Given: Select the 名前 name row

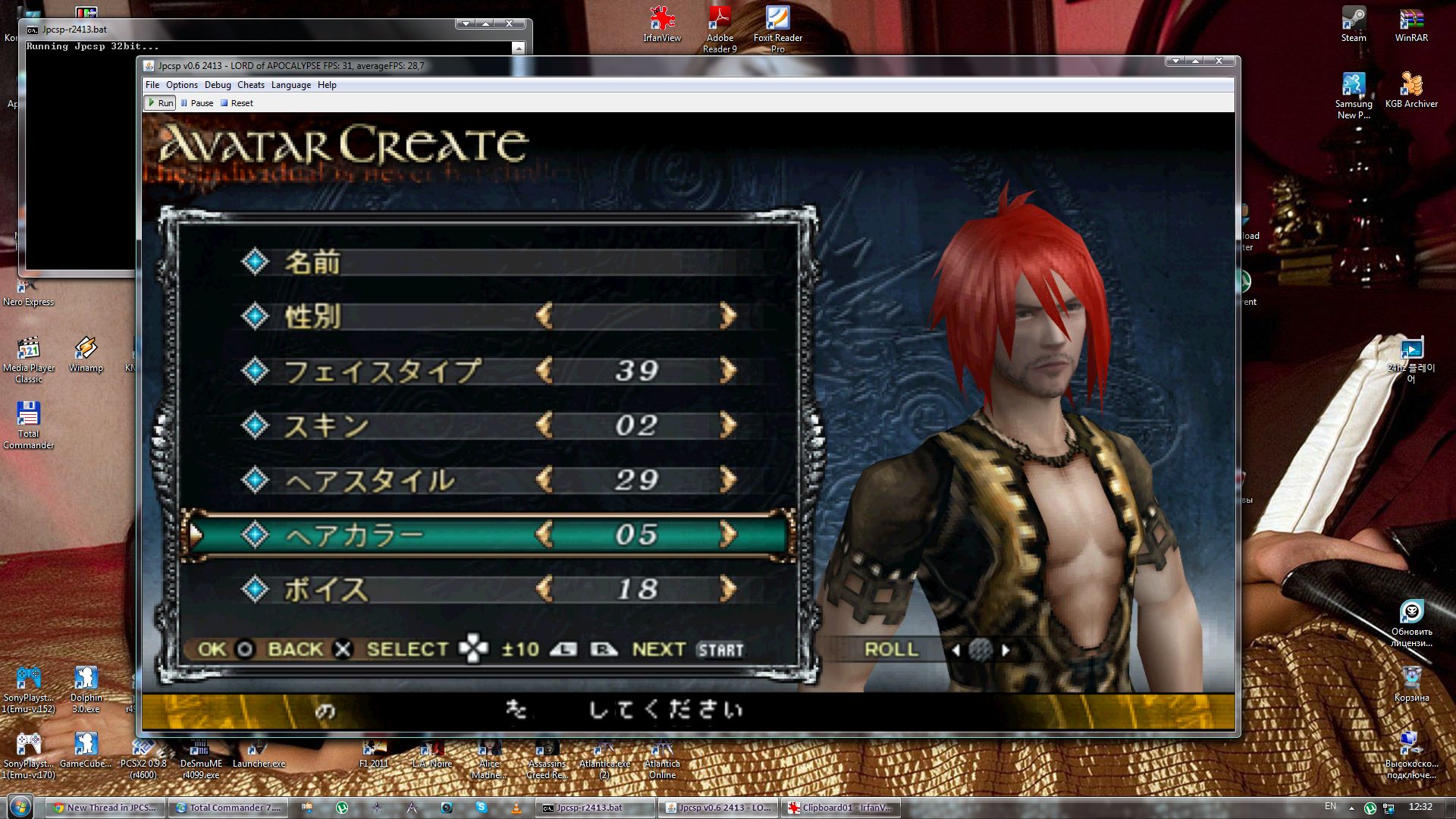Looking at the screenshot, I should click(312, 262).
